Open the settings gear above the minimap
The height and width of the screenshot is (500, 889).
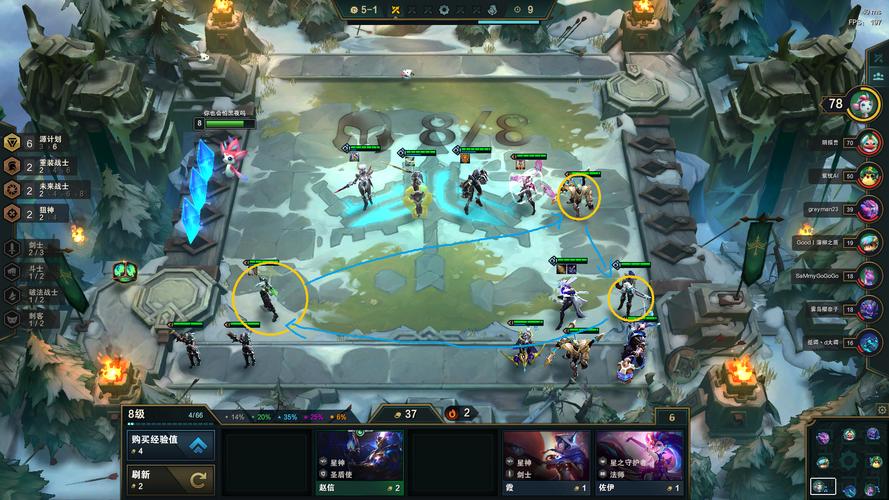880,409
